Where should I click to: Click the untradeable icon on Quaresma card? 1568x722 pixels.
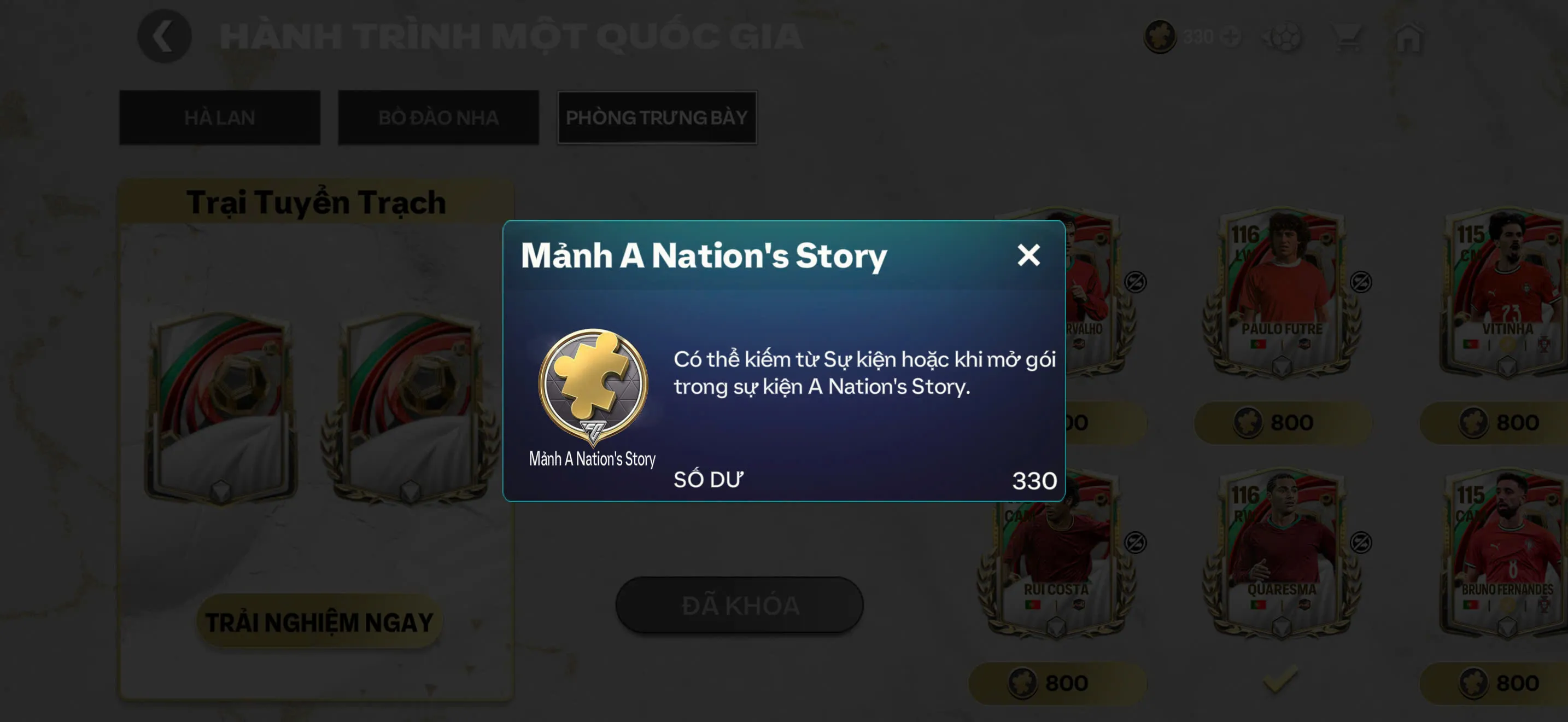pyautogui.click(x=1361, y=544)
